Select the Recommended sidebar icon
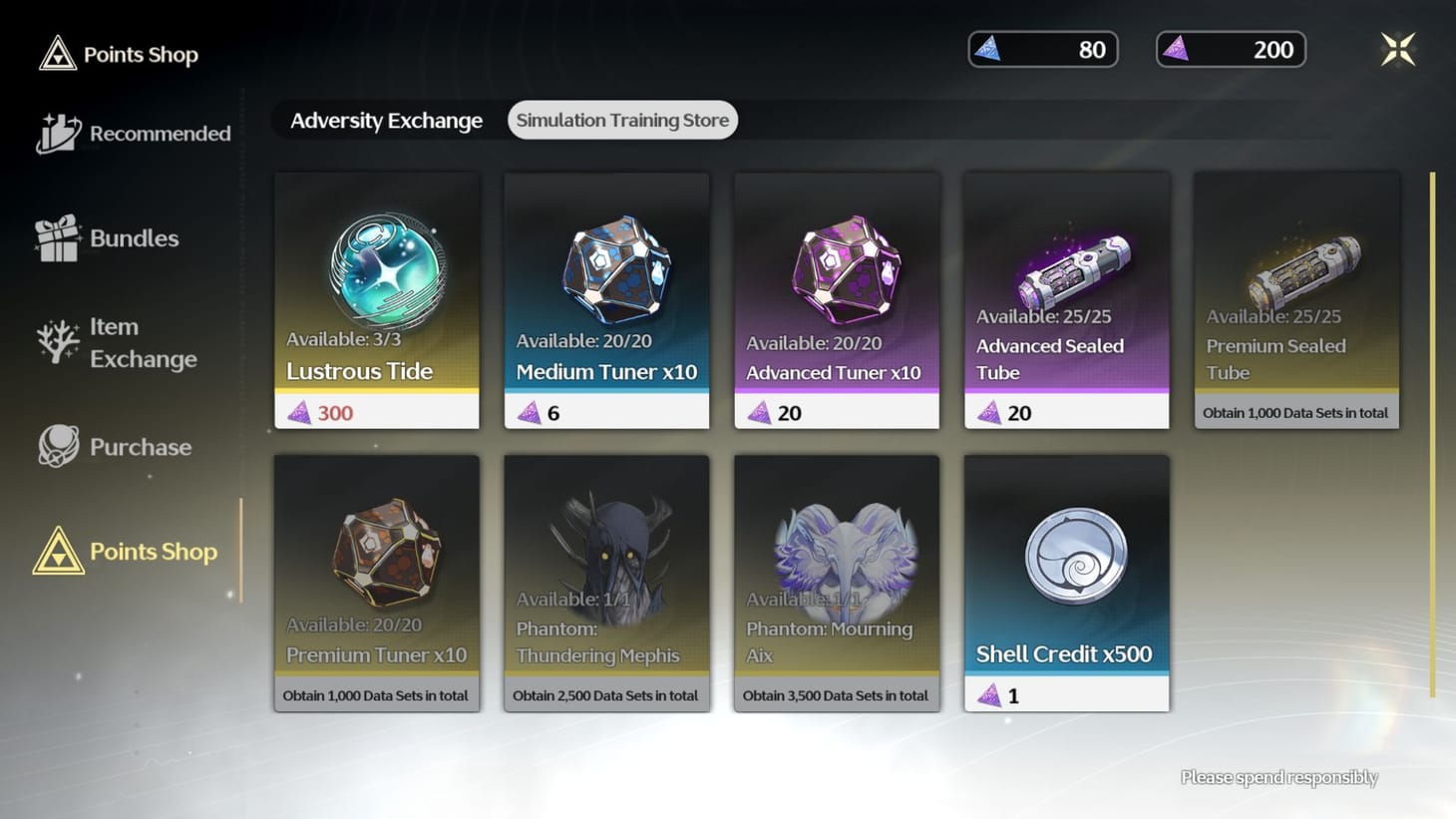Image resolution: width=1456 pixels, height=819 pixels. [58, 131]
